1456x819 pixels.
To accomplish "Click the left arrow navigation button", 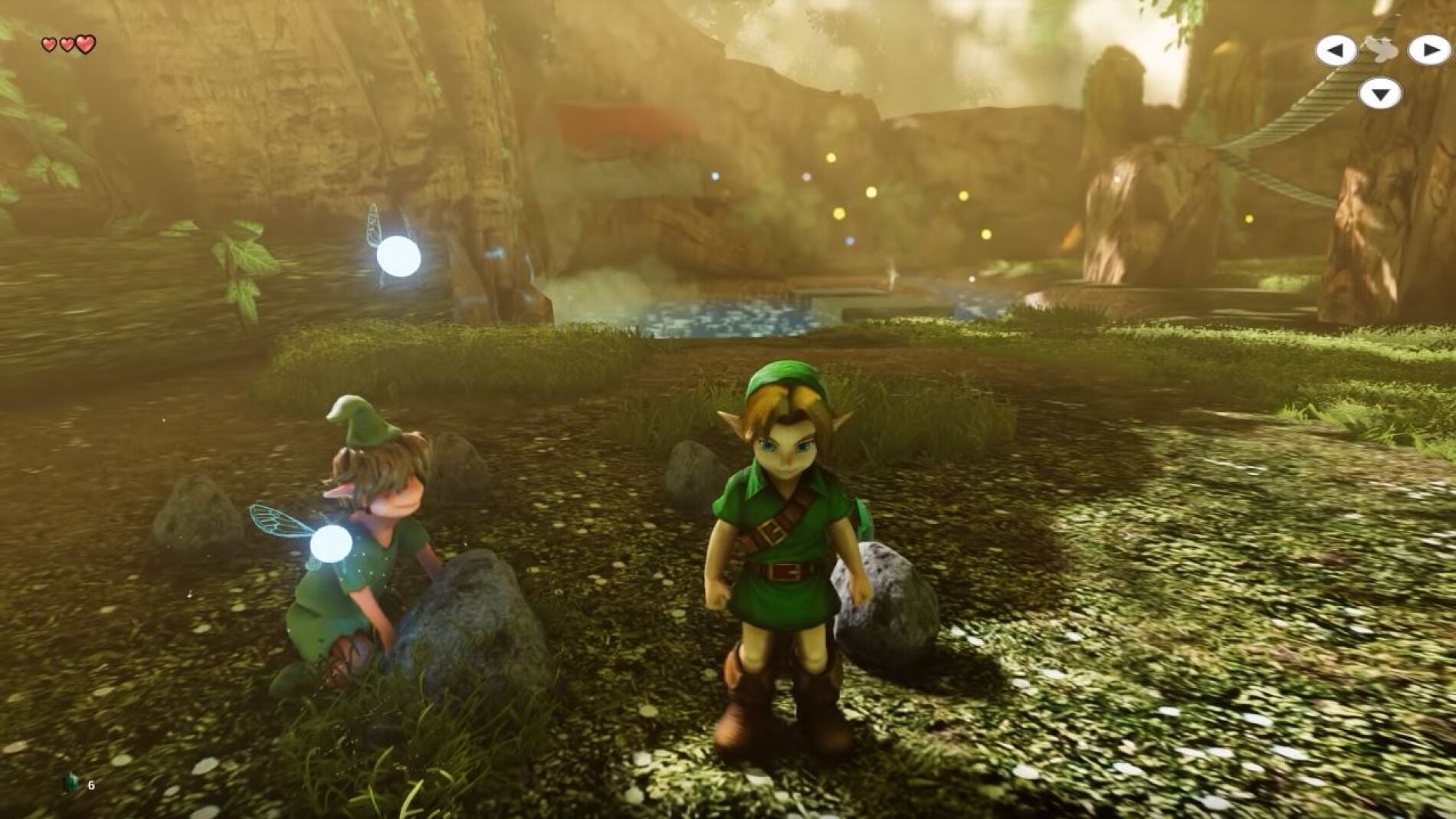I will (x=1336, y=49).
